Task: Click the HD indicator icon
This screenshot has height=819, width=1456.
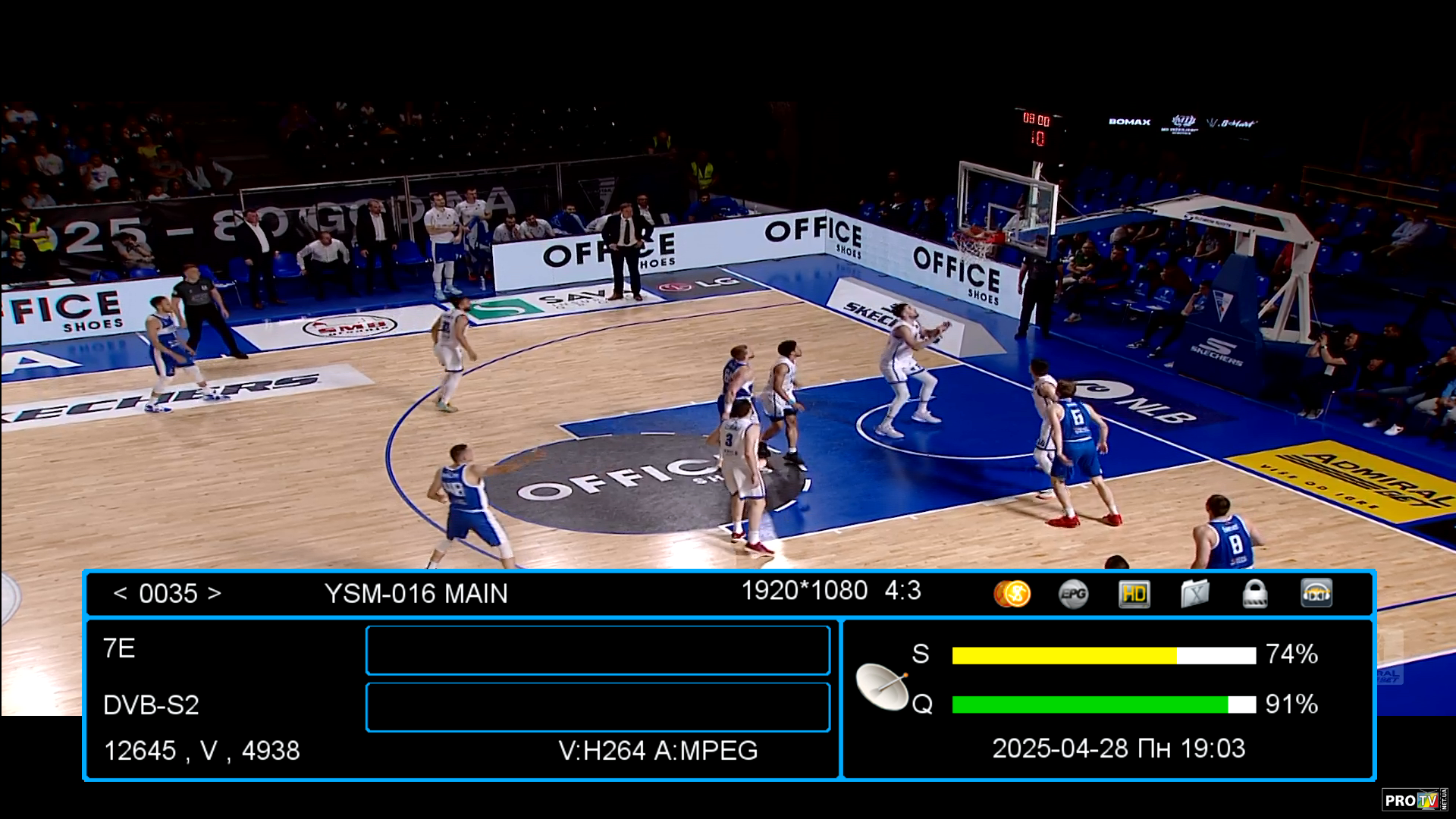Action: (x=1134, y=594)
